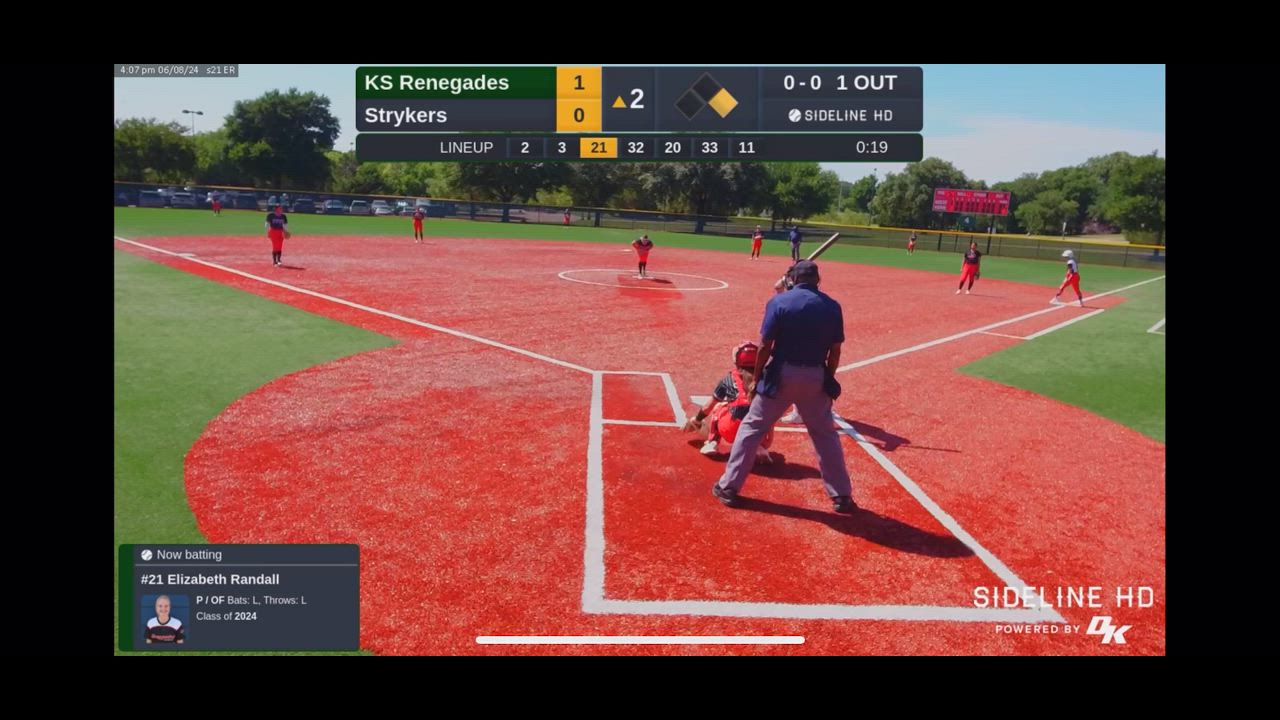Pick lineup number 11
This screenshot has width=1280, height=720.
[x=746, y=148]
